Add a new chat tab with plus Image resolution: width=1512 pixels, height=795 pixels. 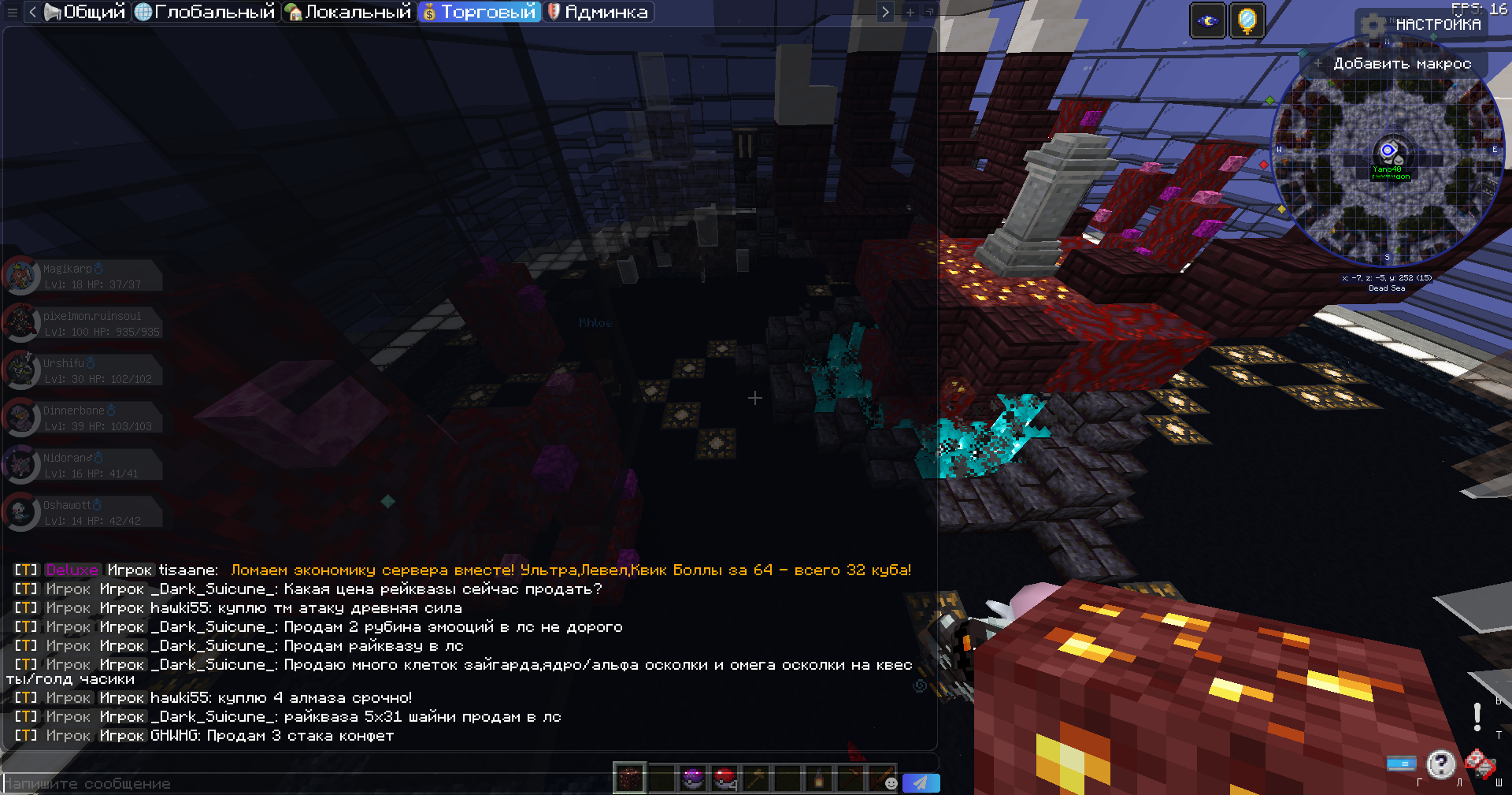(x=910, y=12)
